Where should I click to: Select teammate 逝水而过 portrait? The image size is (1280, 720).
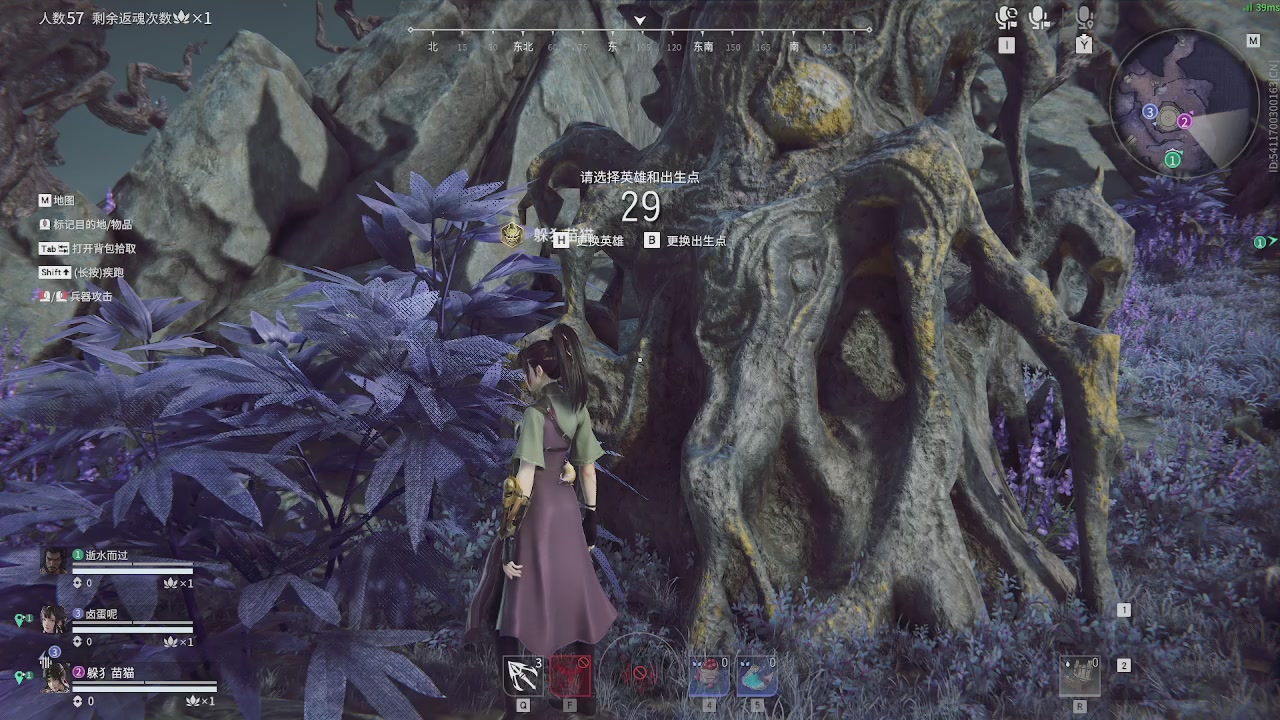pyautogui.click(x=53, y=561)
